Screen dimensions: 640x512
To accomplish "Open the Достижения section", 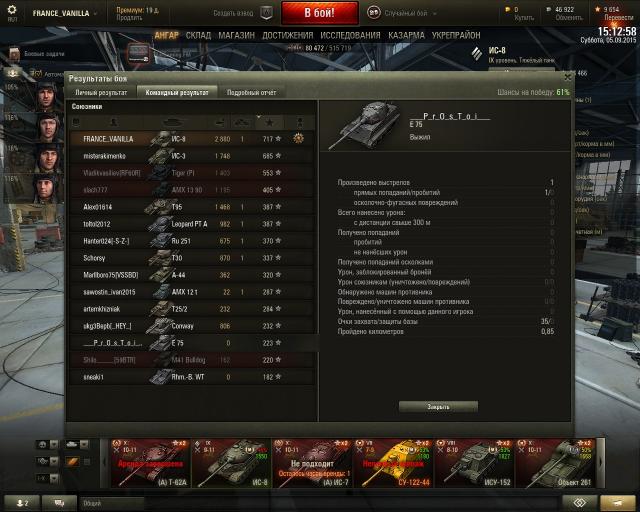I will point(288,34).
